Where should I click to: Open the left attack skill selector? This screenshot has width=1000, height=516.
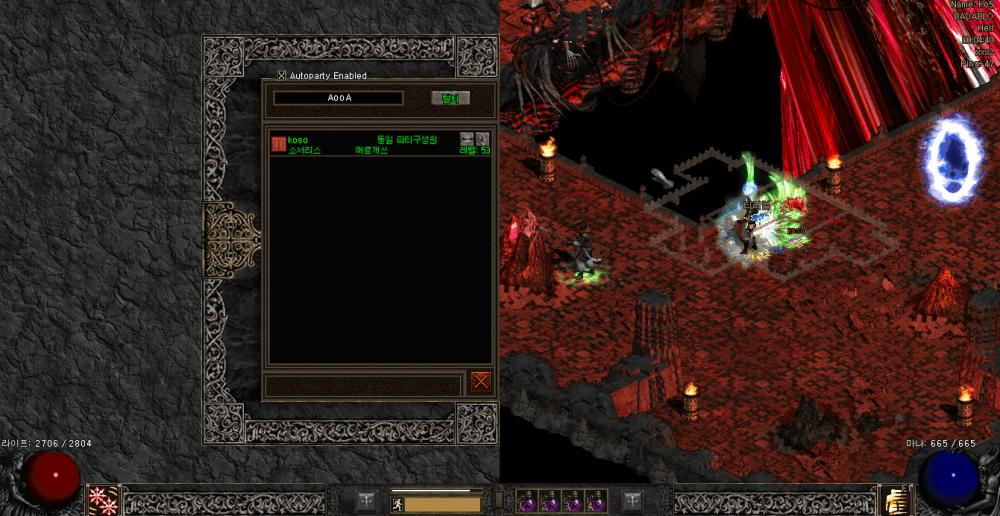103,499
